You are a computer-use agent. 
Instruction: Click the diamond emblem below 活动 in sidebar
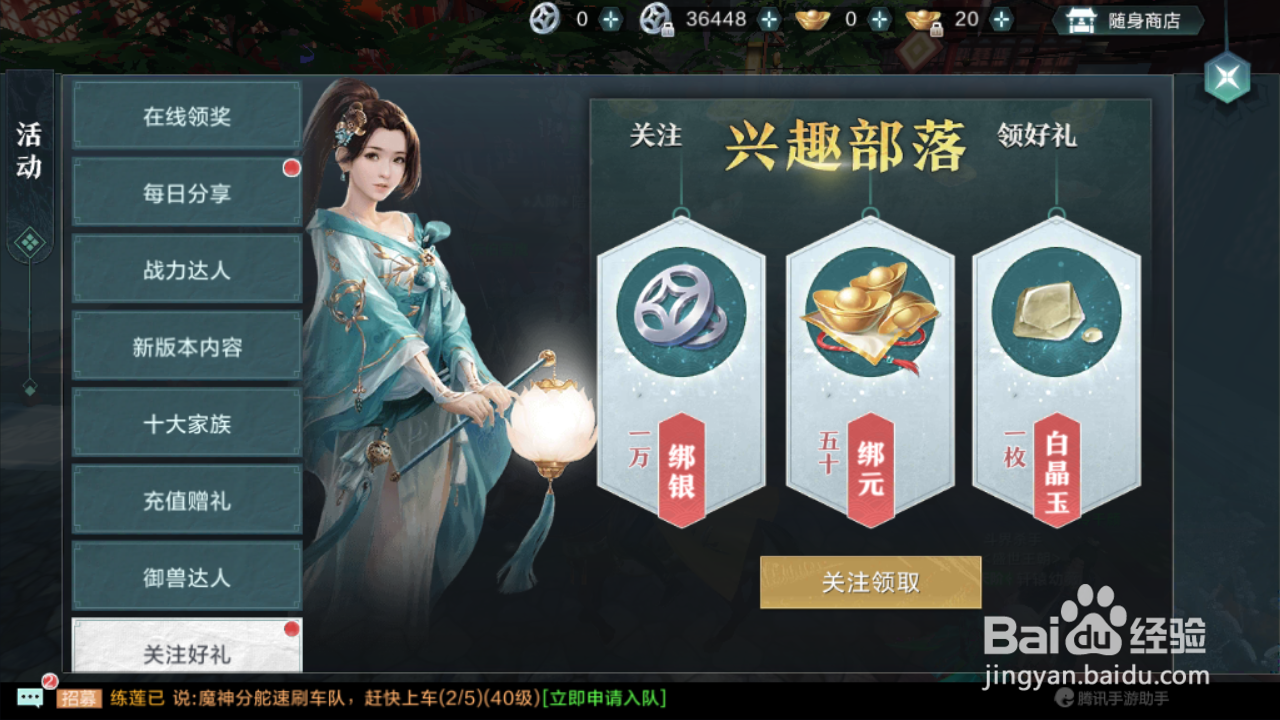tap(30, 240)
